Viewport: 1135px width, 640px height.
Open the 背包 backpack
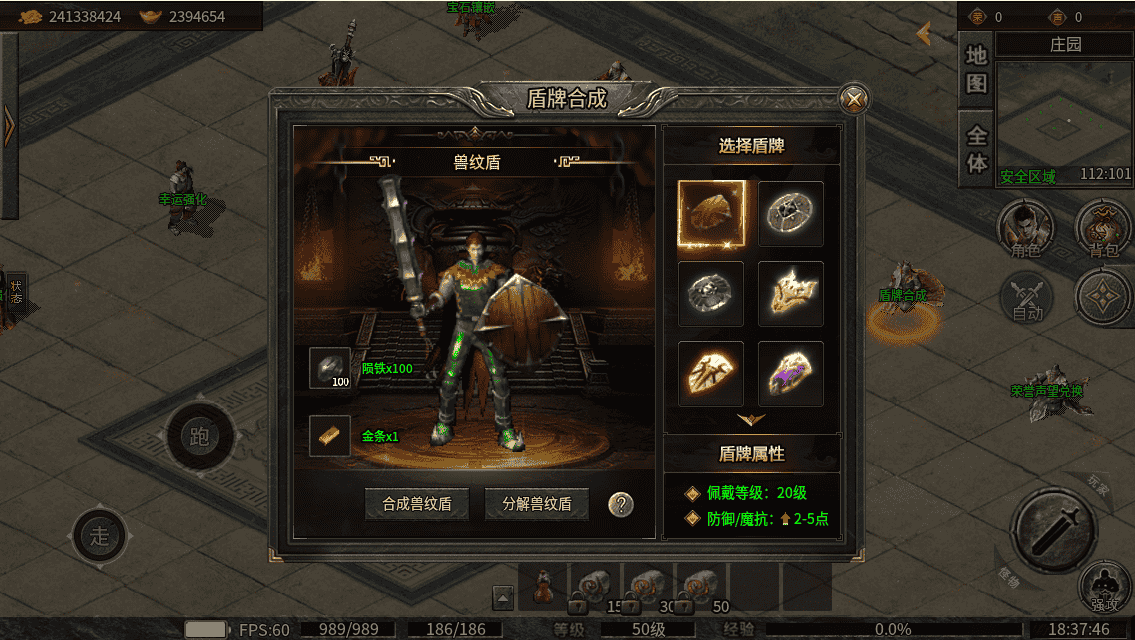tap(1103, 226)
